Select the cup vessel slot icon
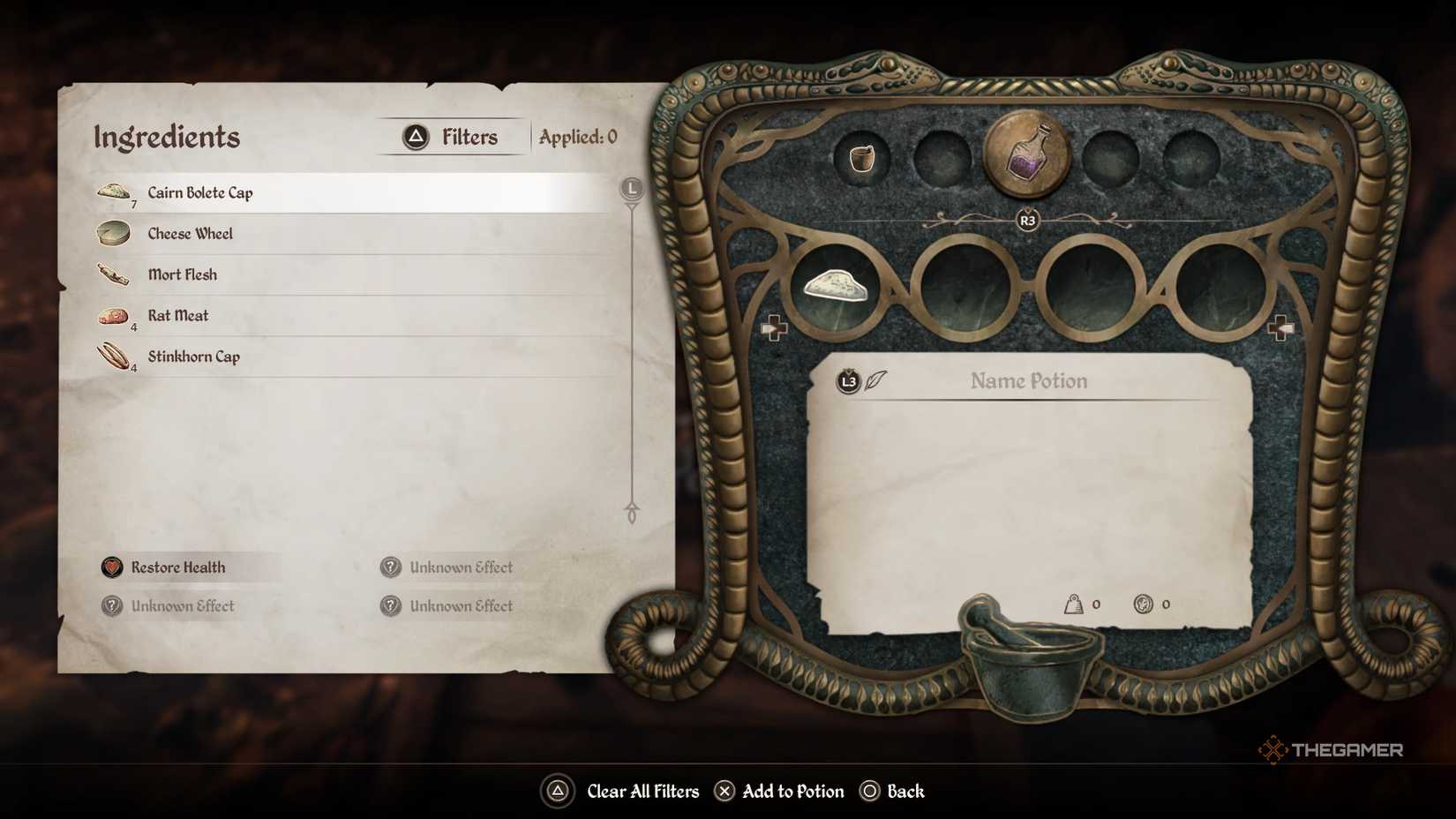 point(861,159)
